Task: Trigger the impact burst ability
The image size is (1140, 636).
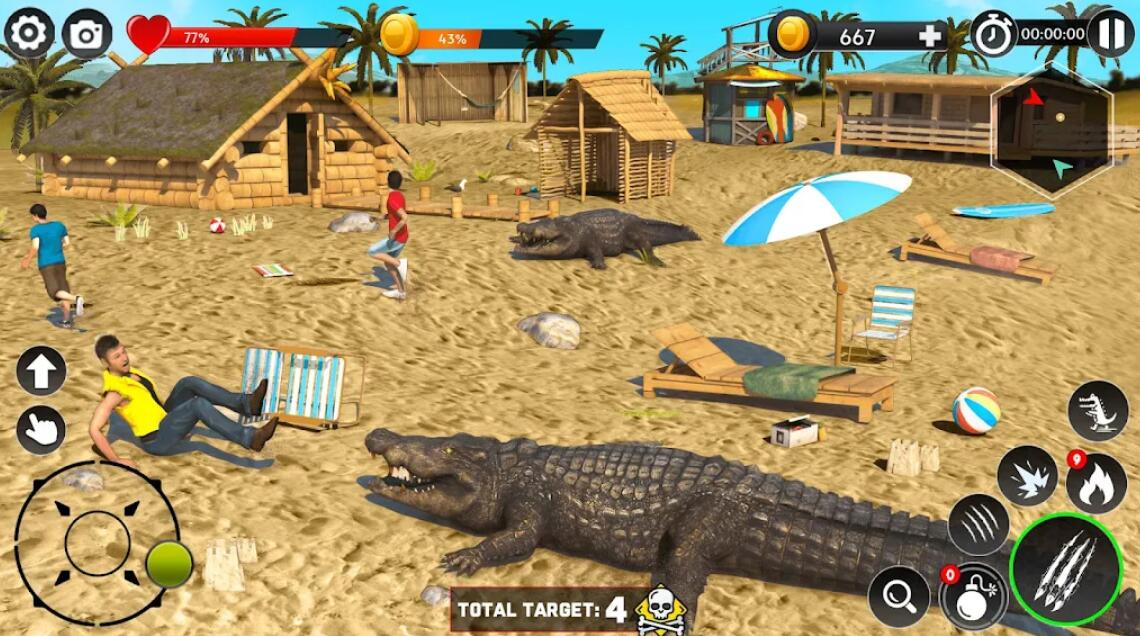Action: pos(1026,476)
